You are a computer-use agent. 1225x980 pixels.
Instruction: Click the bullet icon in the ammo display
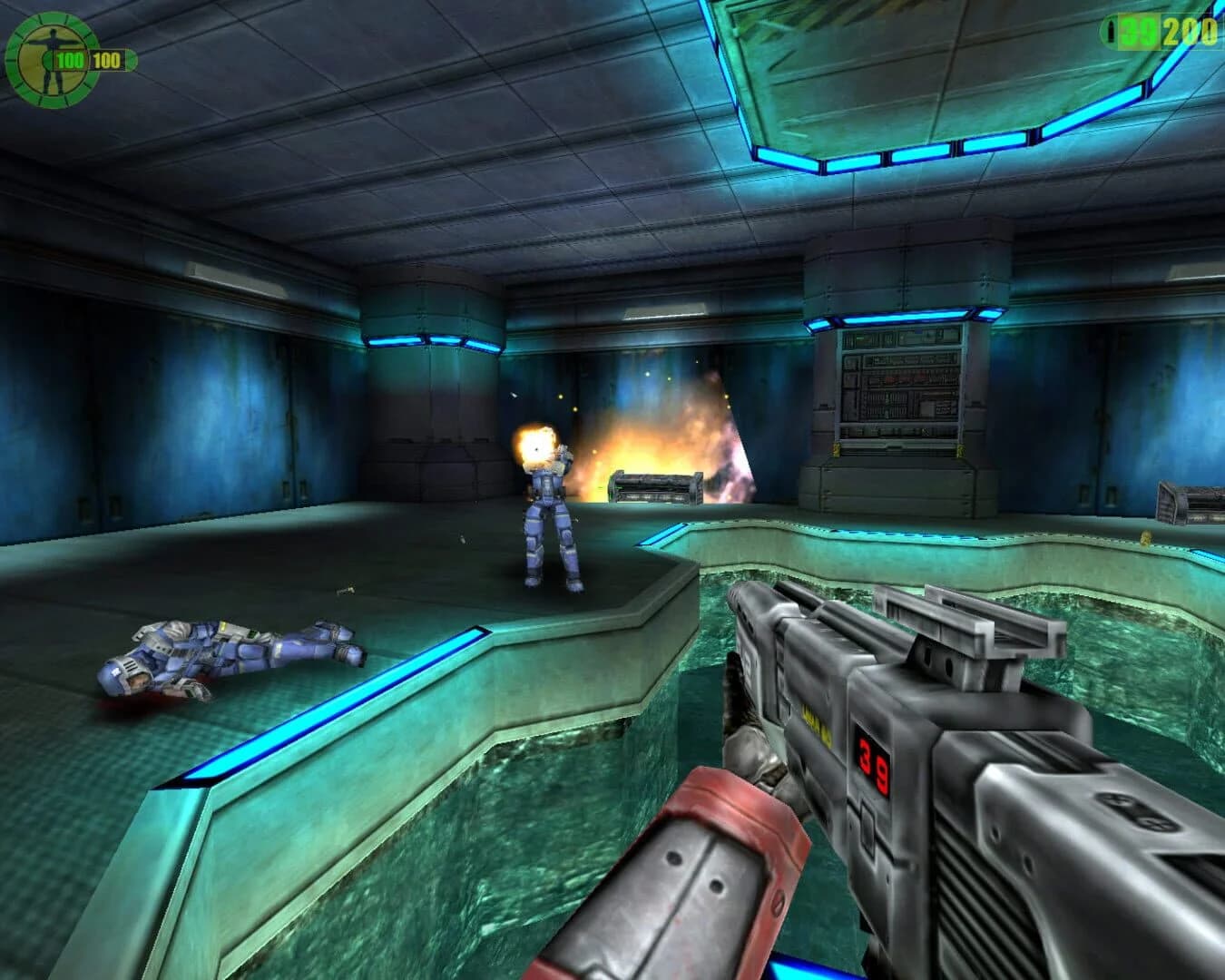click(x=1111, y=31)
